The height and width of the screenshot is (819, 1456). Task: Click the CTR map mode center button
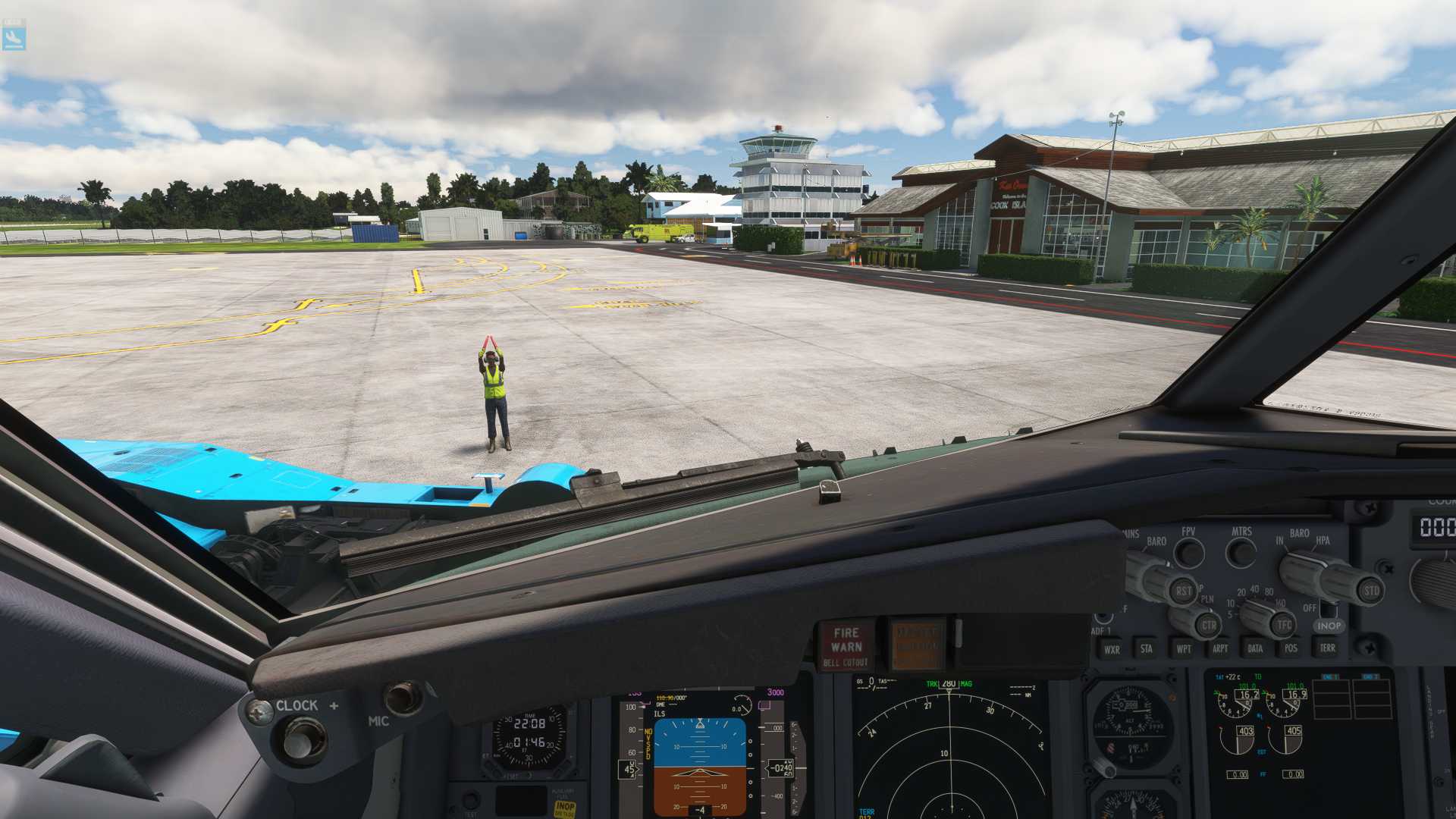pyautogui.click(x=1208, y=626)
